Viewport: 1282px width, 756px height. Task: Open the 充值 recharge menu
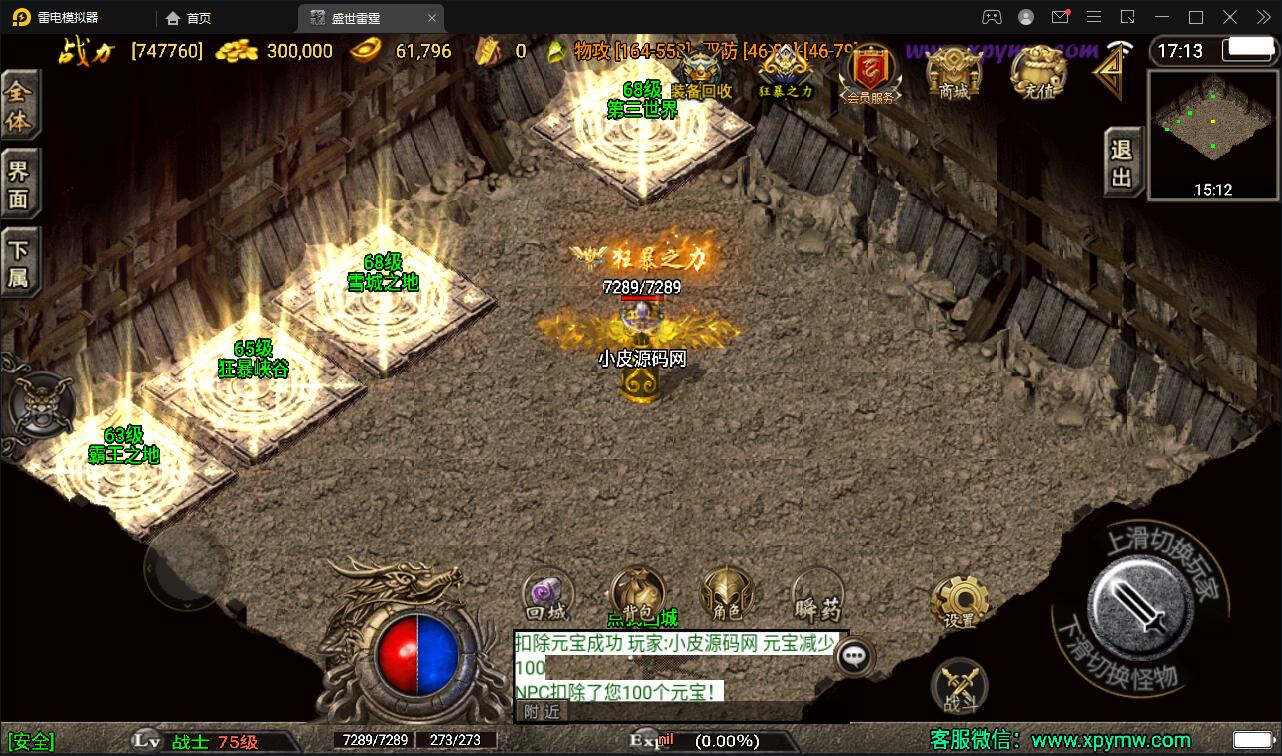[x=1038, y=74]
